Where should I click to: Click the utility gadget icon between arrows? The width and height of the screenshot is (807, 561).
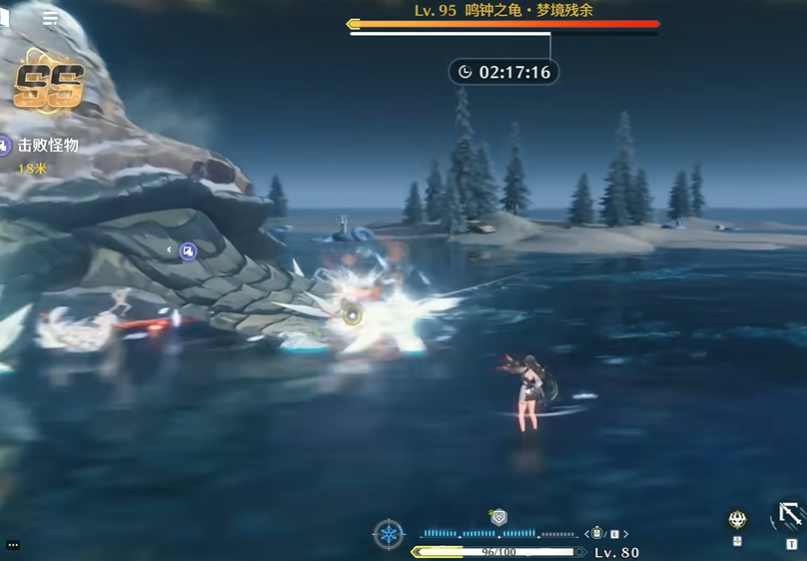coord(597,533)
